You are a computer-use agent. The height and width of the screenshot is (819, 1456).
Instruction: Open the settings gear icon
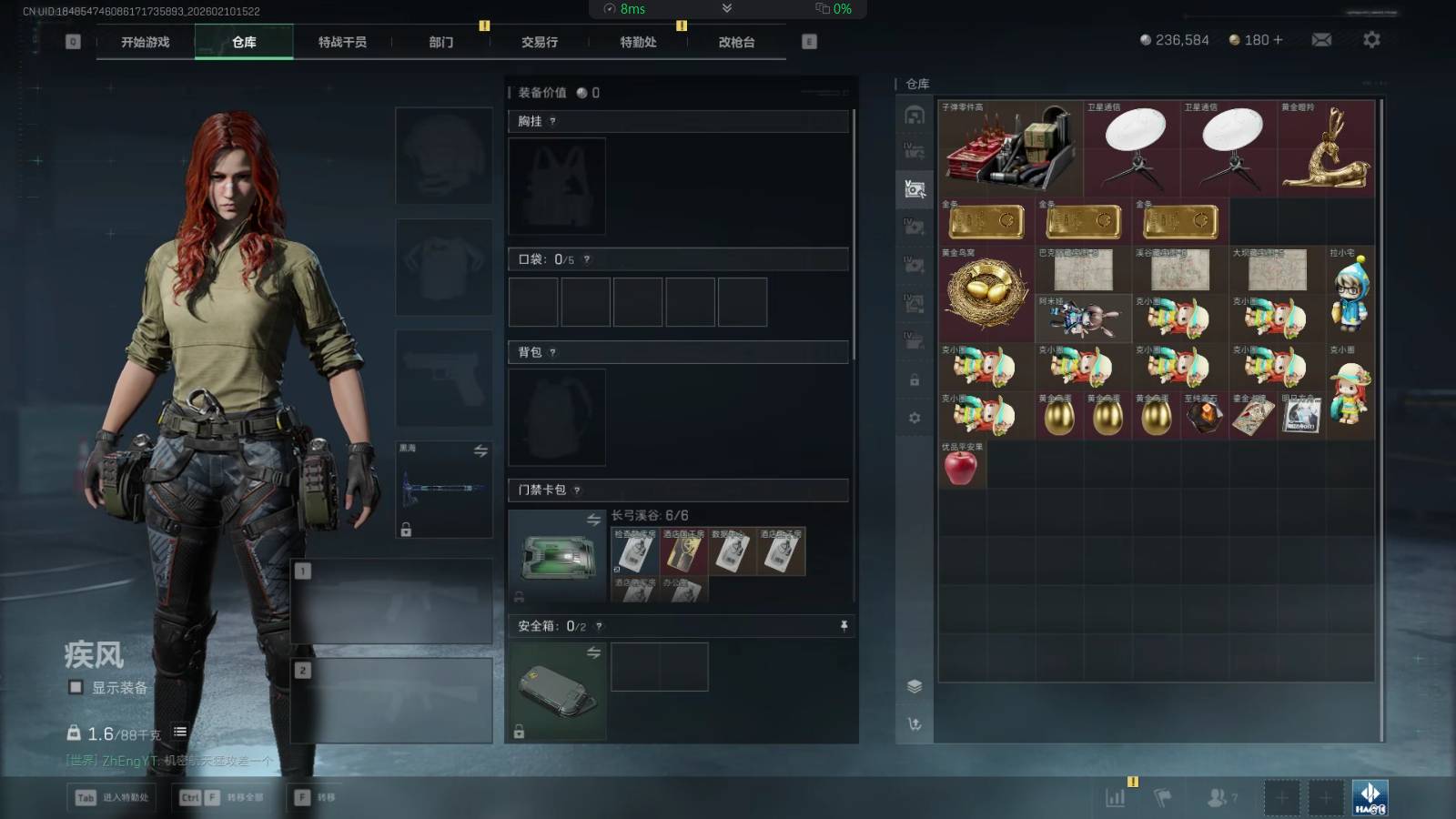pyautogui.click(x=1371, y=40)
